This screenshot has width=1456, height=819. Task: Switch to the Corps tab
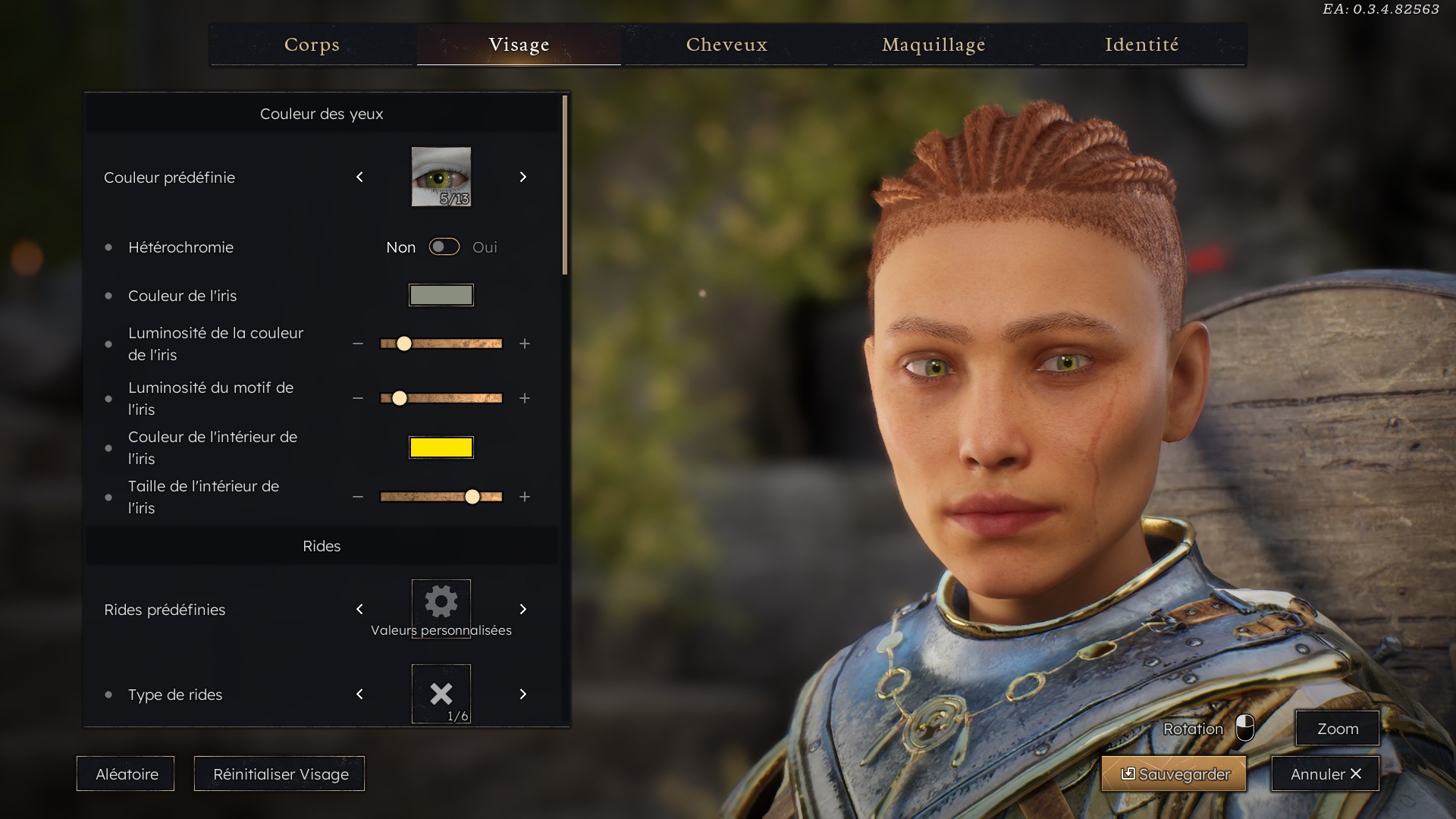click(x=312, y=45)
